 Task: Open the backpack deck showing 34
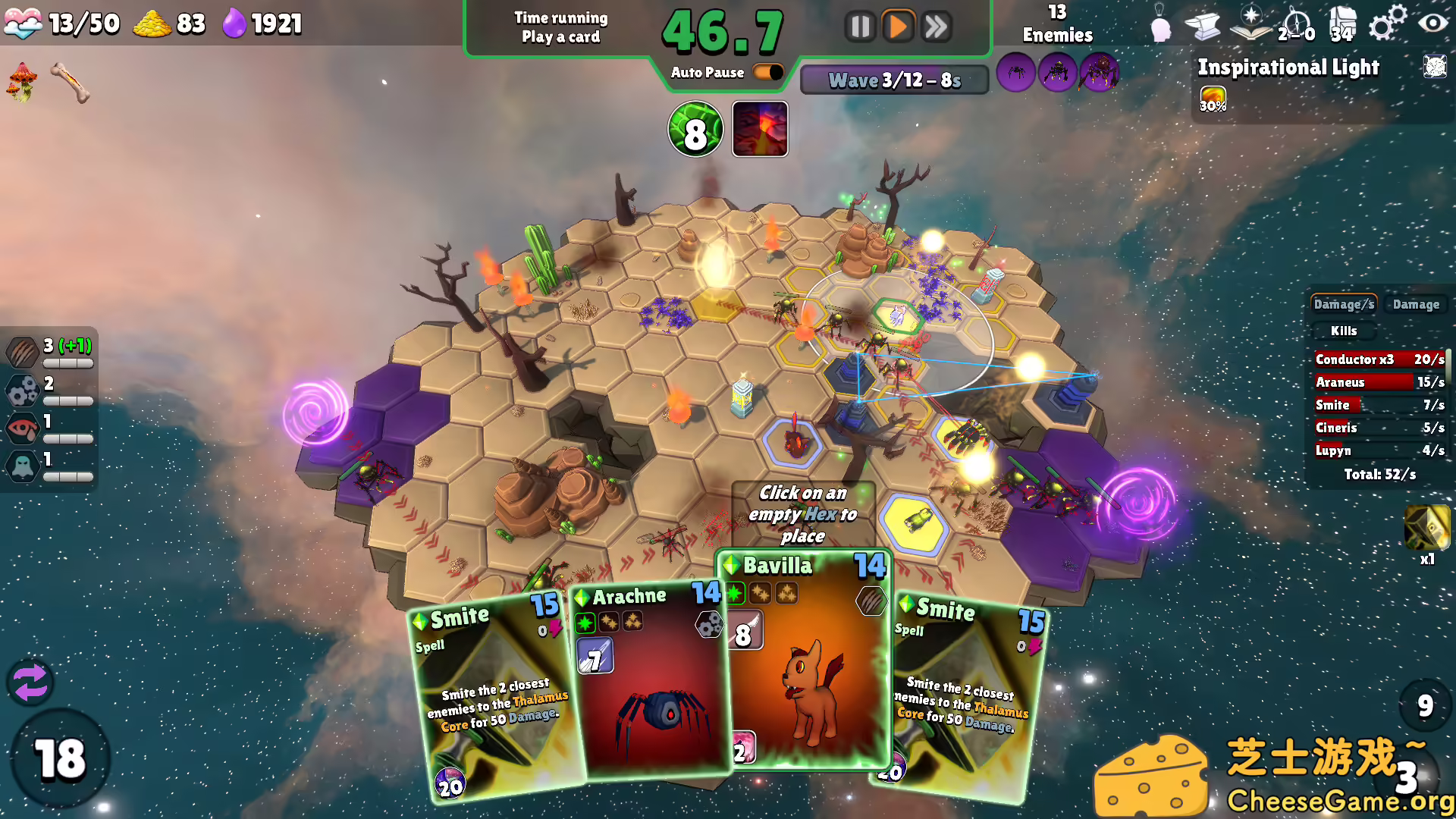point(1341,24)
